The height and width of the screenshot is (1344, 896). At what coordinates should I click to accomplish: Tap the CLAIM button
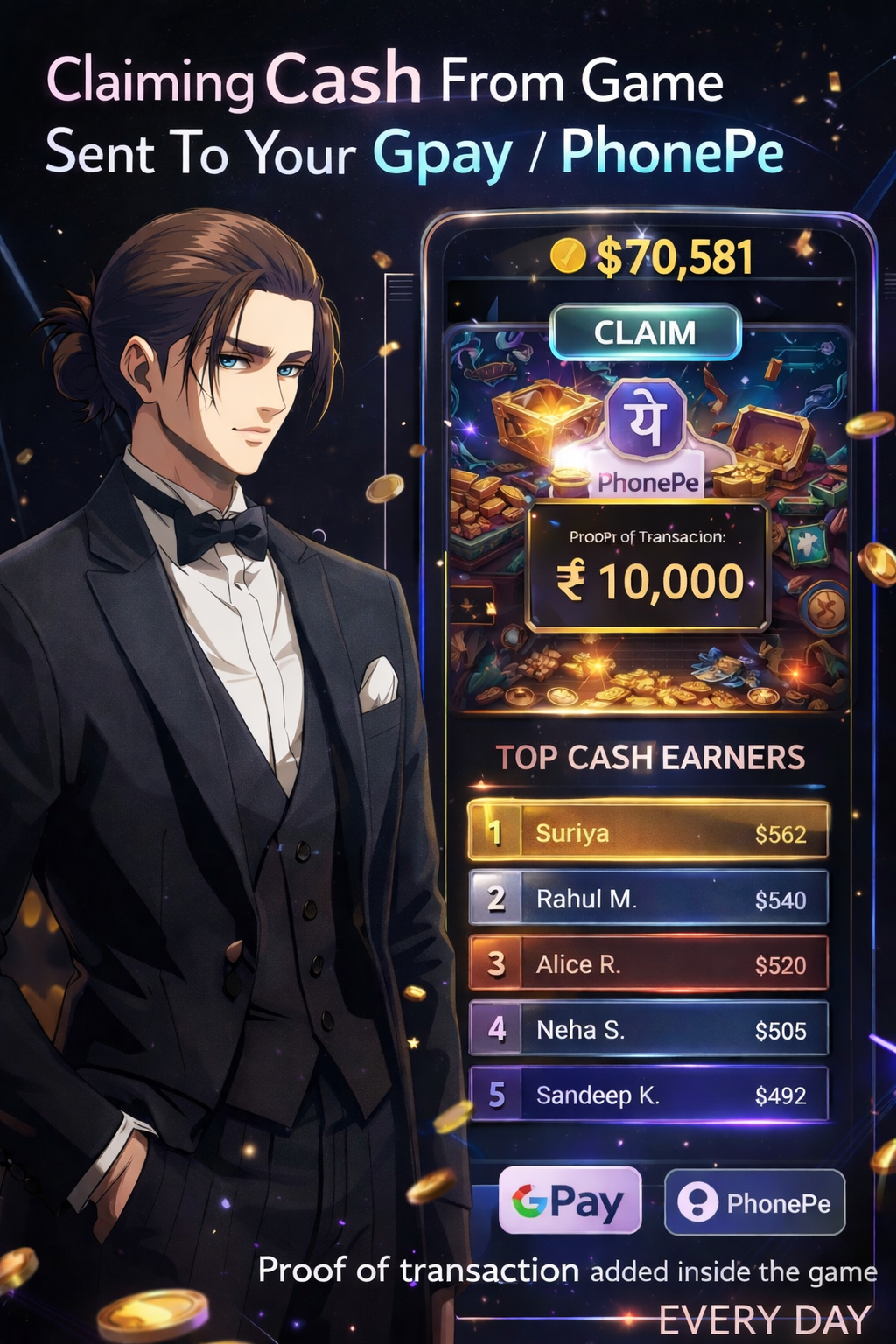click(646, 332)
